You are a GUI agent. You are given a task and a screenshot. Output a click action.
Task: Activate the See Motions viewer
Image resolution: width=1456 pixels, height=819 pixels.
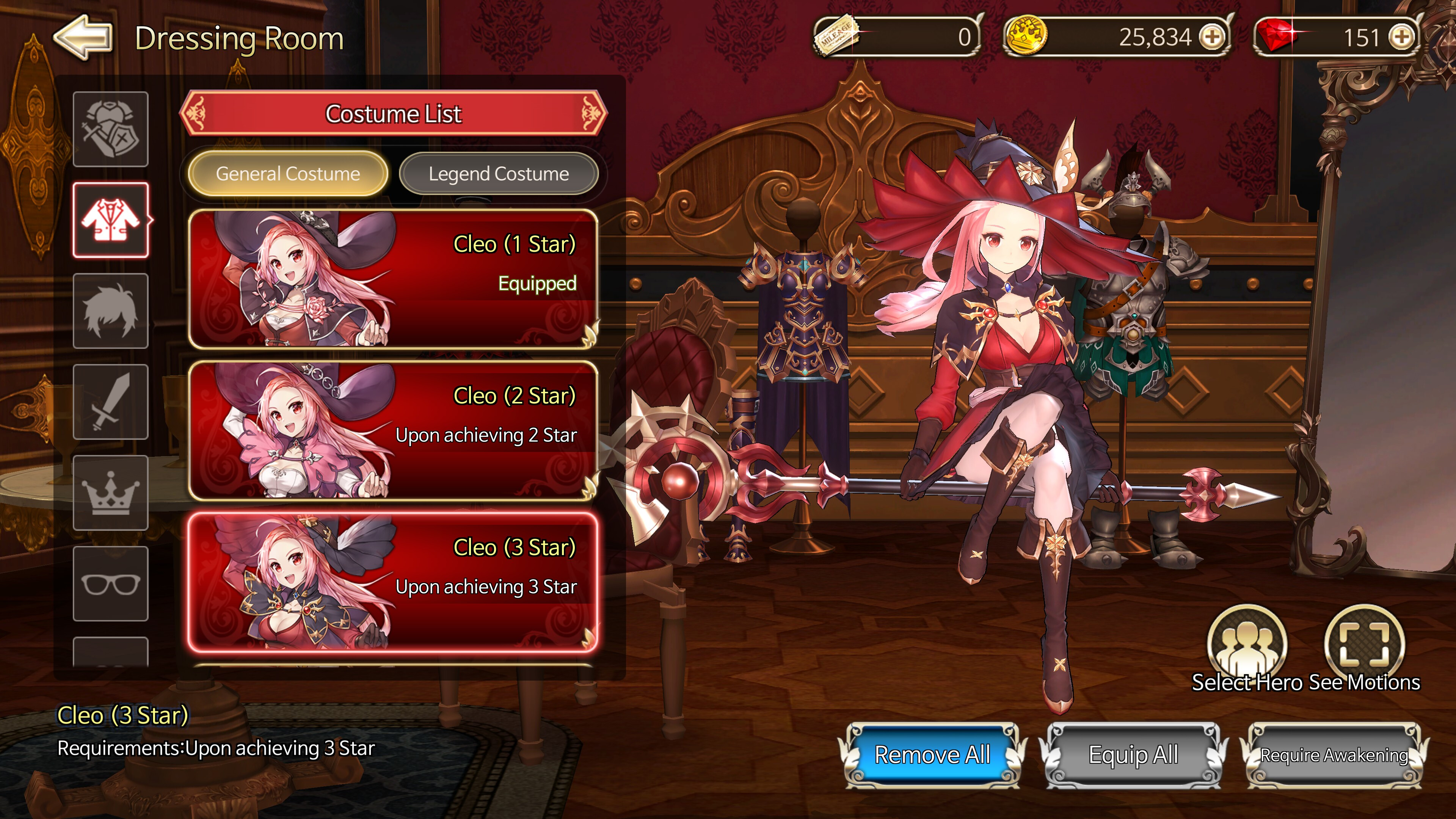tap(1365, 644)
